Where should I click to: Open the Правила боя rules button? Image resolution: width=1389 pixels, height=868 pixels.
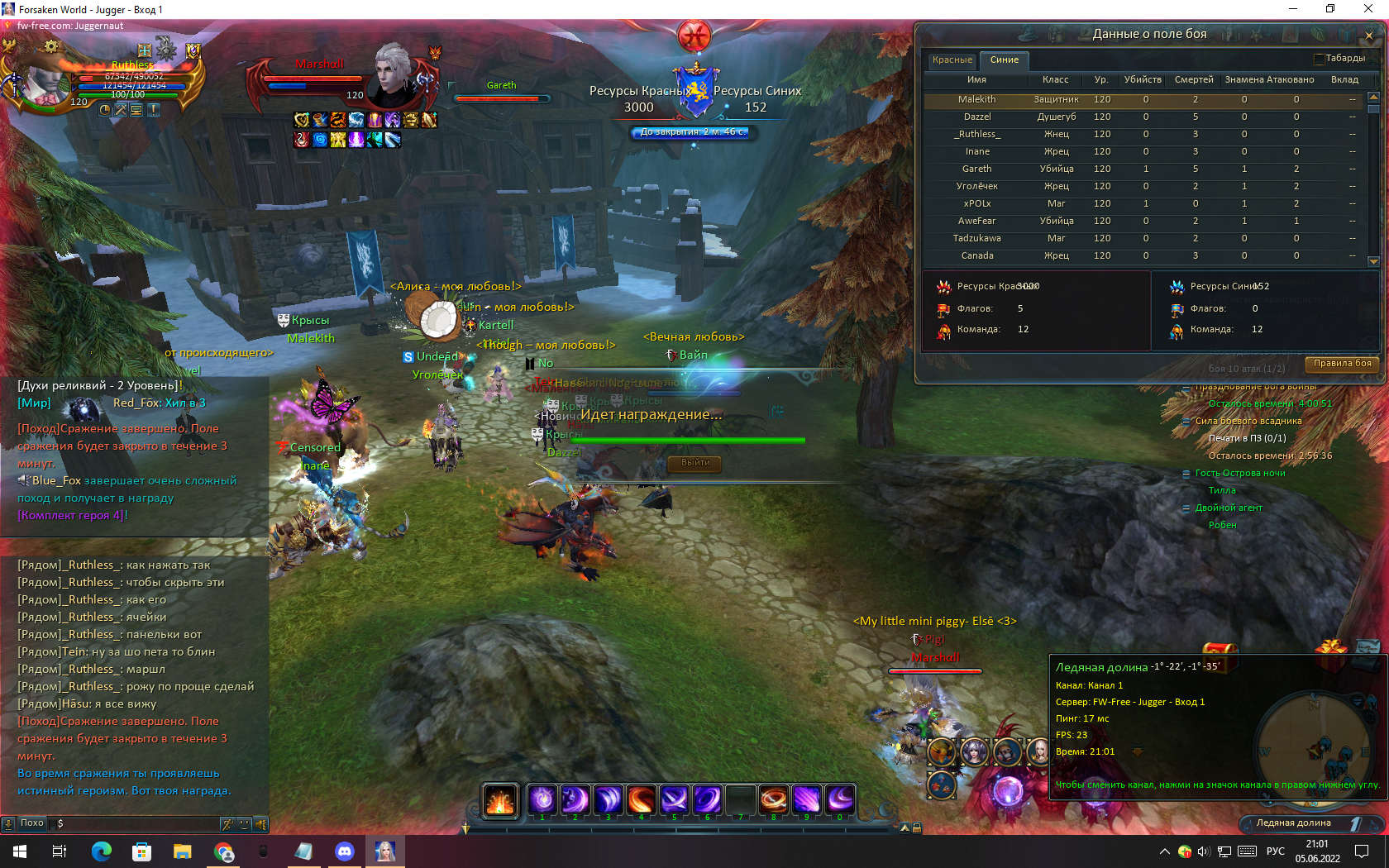1342,363
